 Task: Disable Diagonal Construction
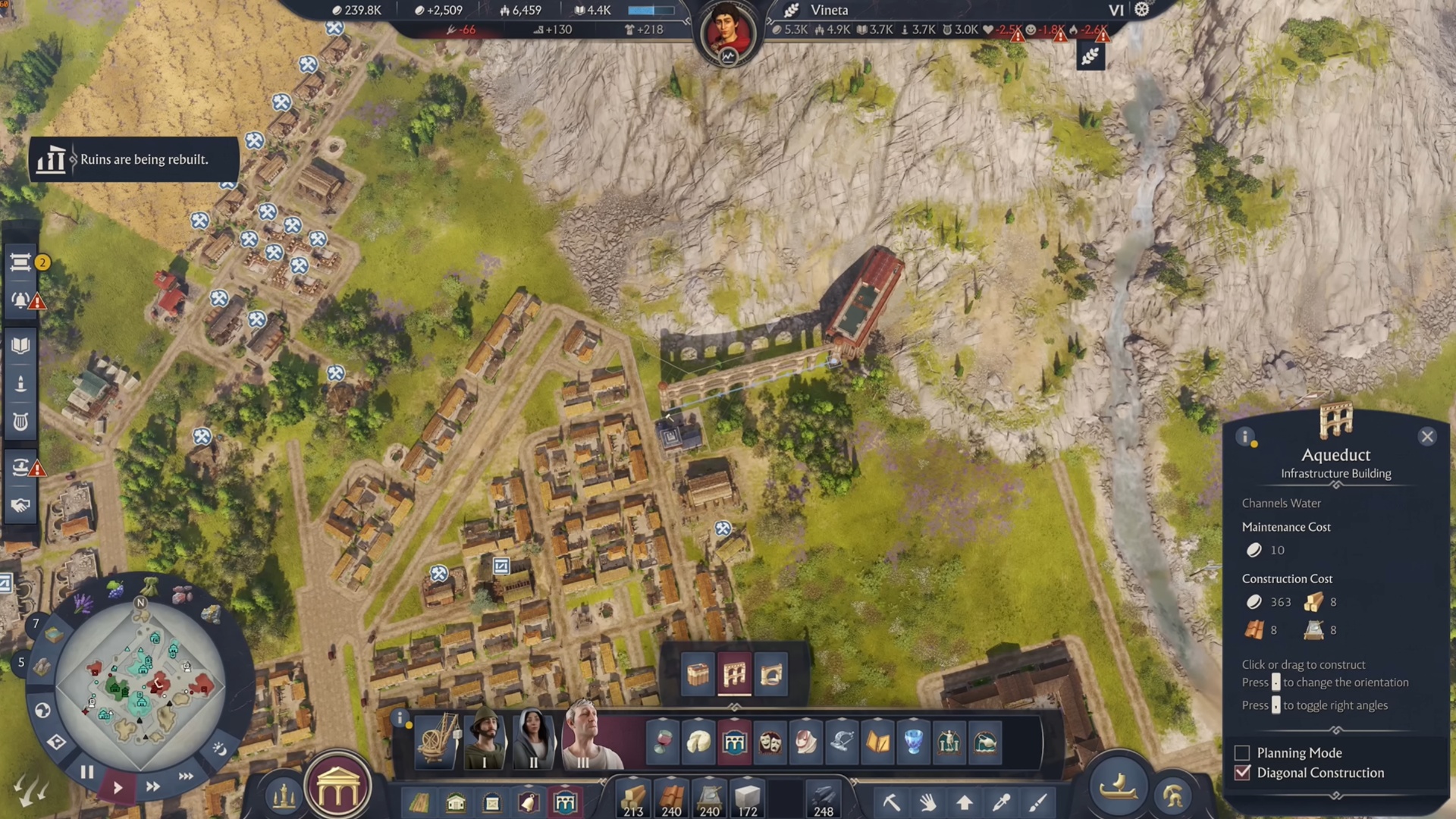click(1241, 773)
